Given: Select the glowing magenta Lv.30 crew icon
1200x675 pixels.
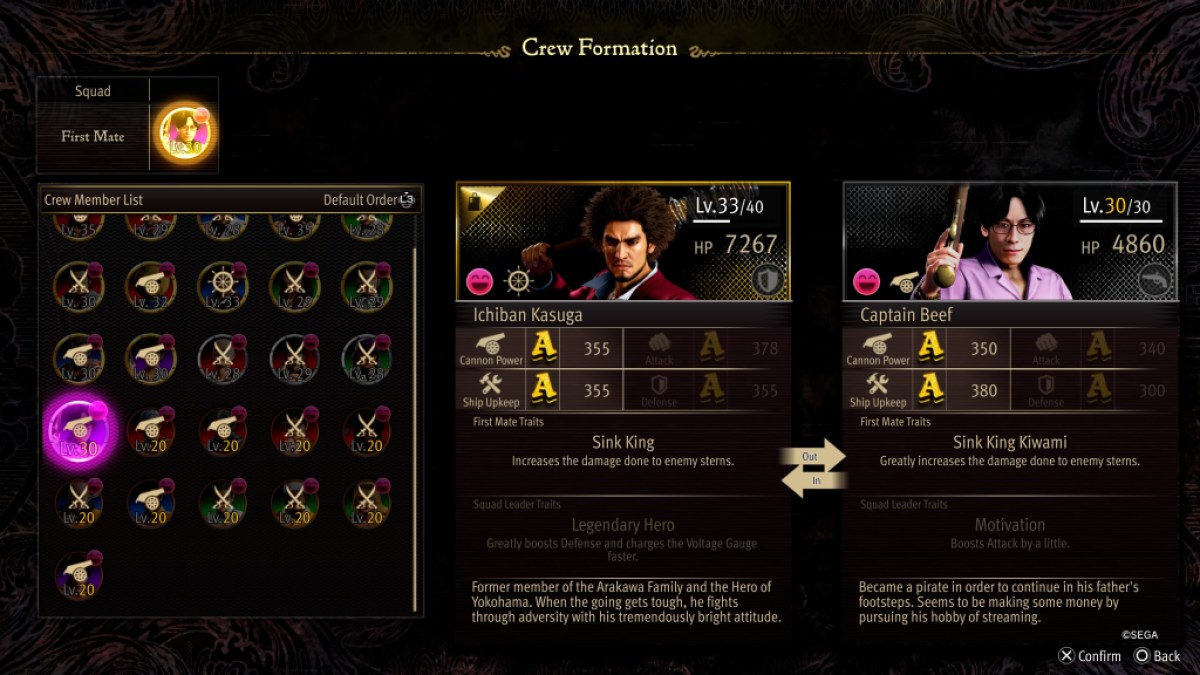Looking at the screenshot, I should coord(79,431).
